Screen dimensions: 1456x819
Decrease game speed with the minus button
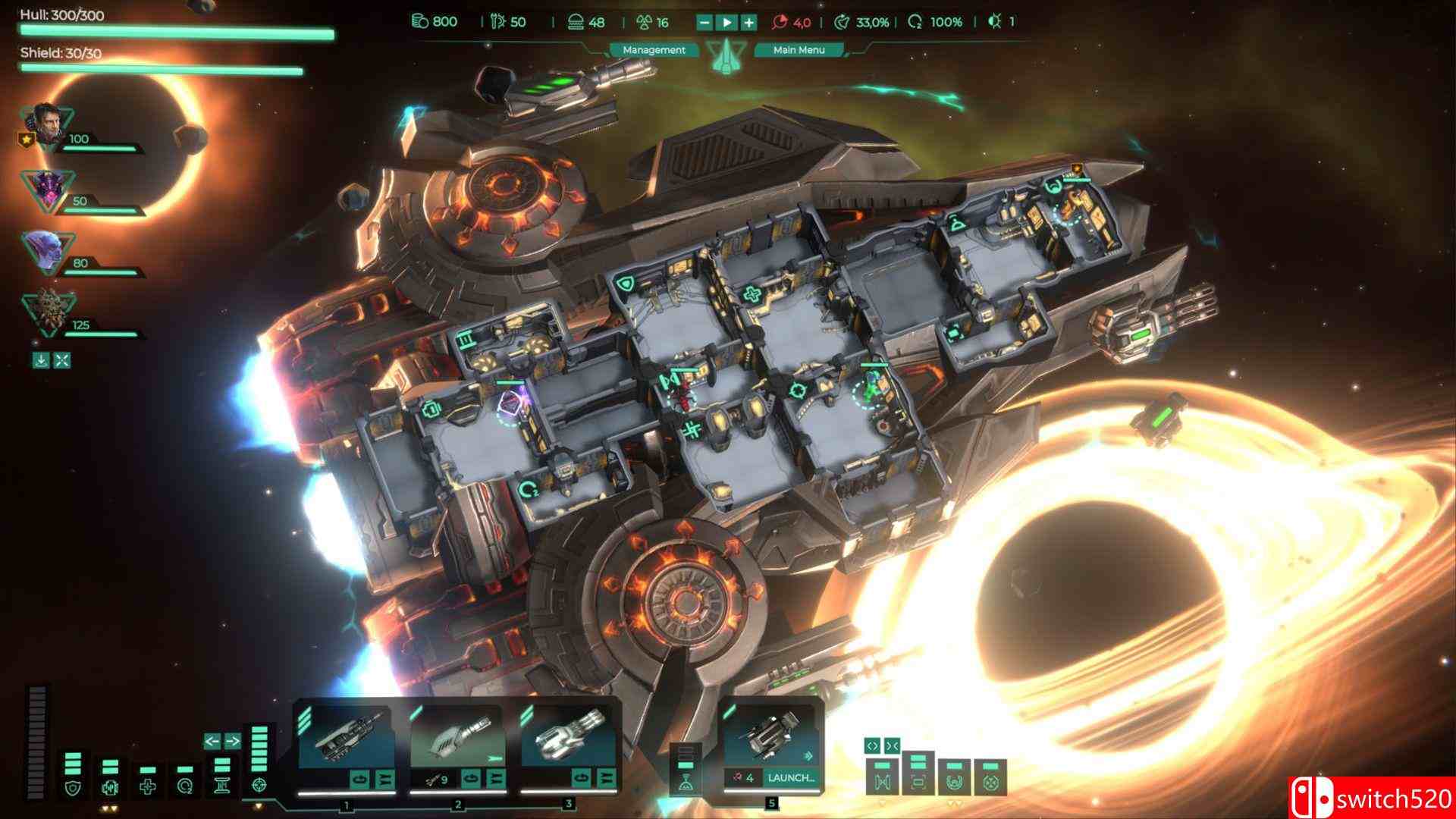click(704, 22)
